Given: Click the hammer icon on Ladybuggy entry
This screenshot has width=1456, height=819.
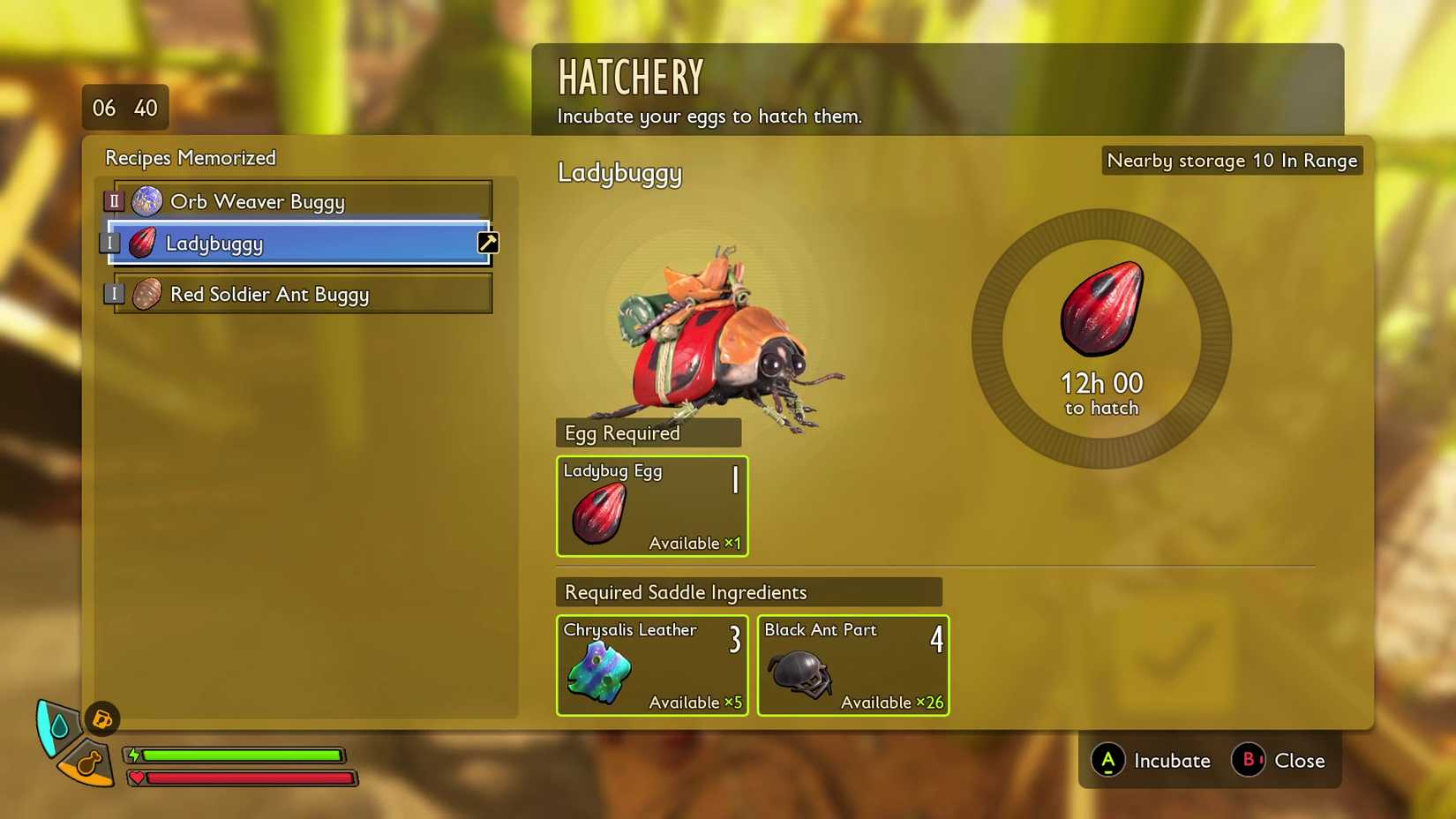Looking at the screenshot, I should tap(488, 242).
